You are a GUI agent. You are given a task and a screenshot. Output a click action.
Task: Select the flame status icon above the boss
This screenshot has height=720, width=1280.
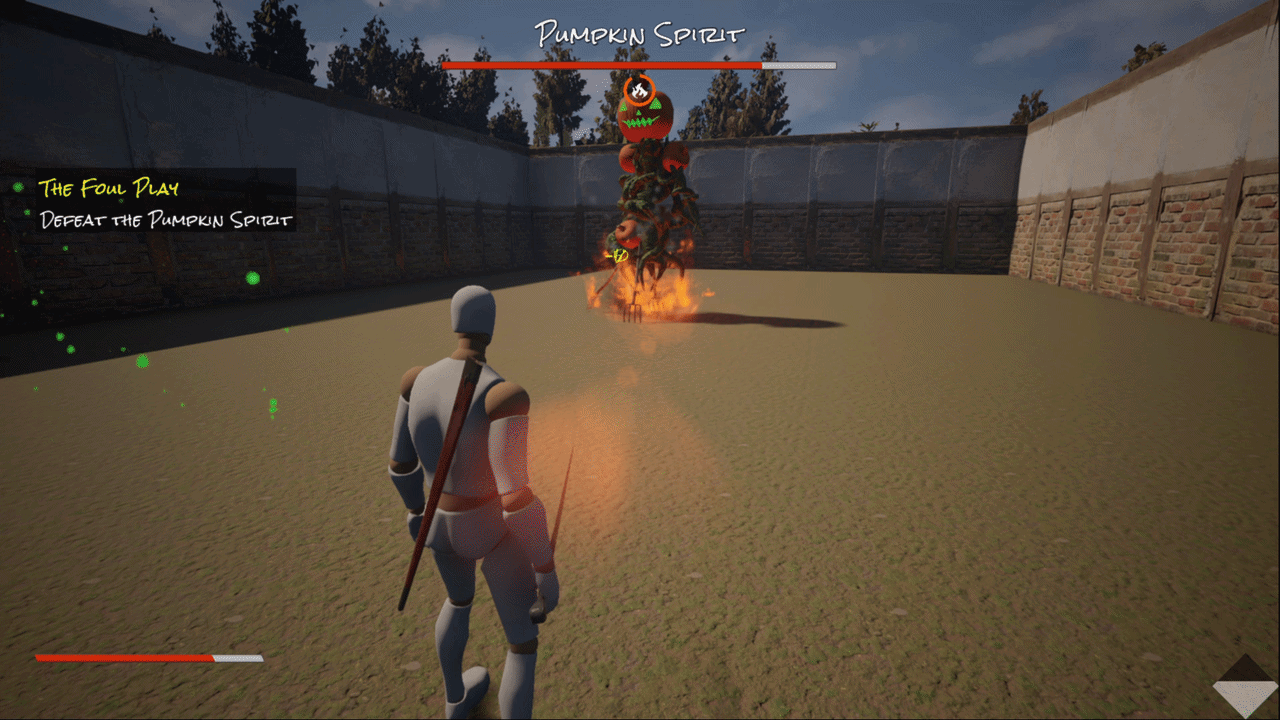point(638,90)
